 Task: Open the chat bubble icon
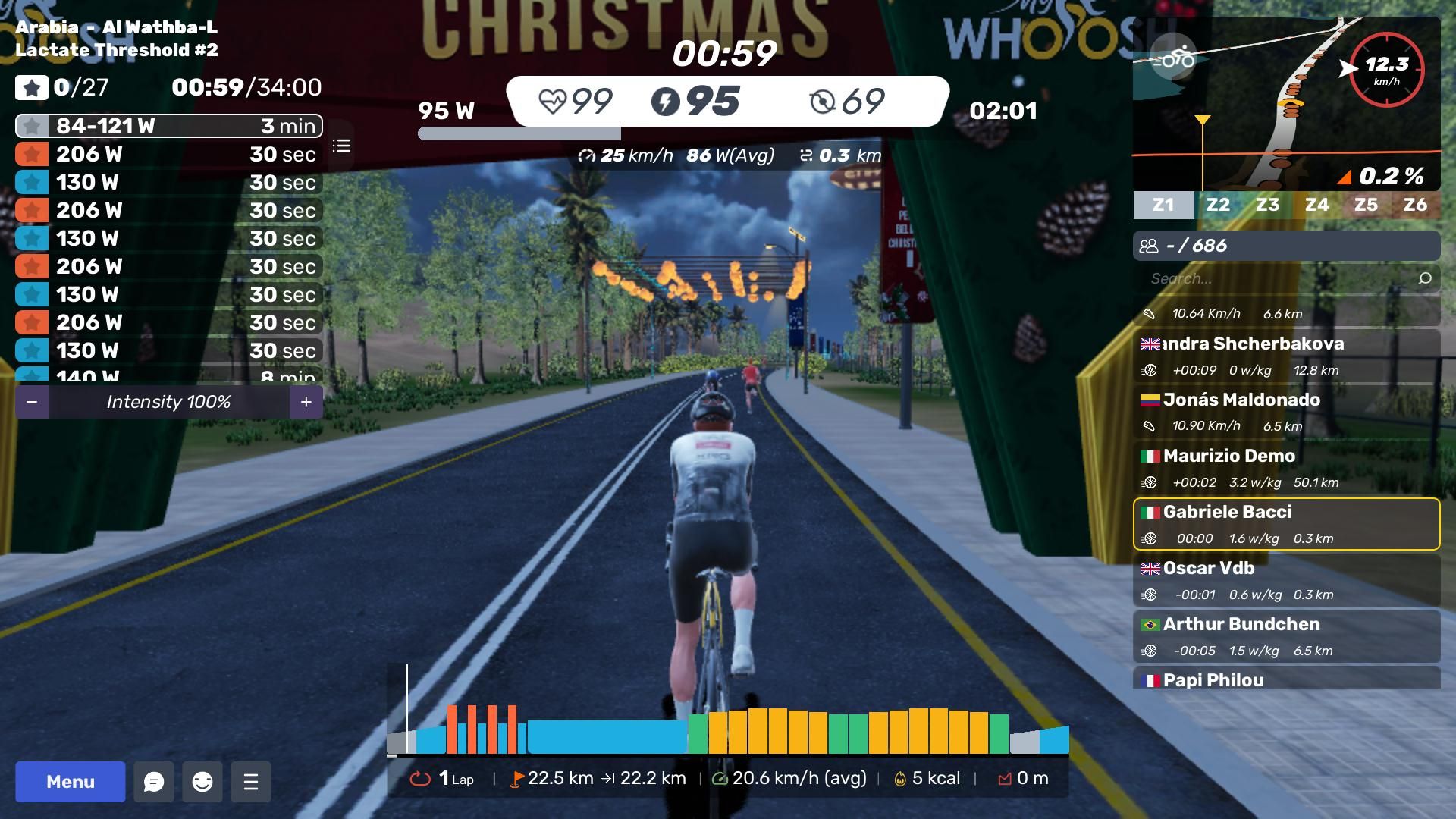coord(154,782)
